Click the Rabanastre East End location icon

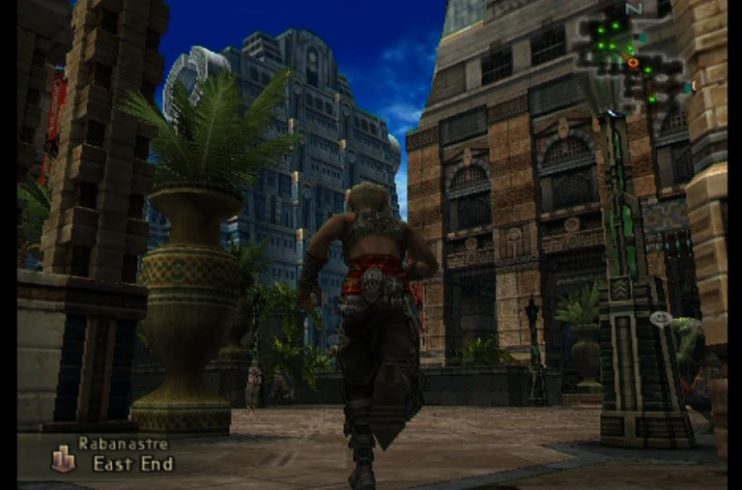(x=63, y=458)
